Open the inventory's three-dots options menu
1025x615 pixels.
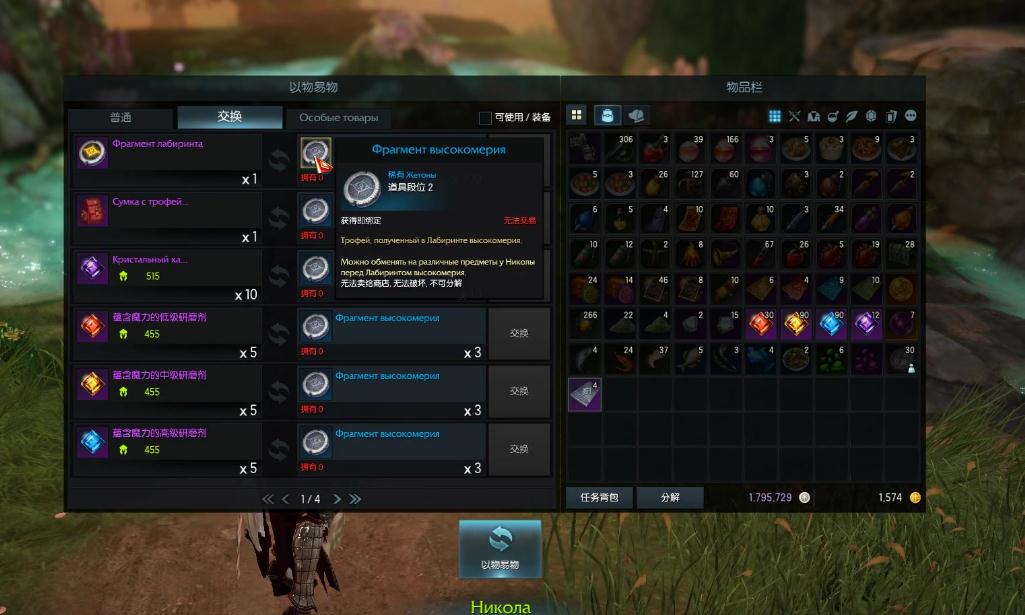(x=910, y=116)
